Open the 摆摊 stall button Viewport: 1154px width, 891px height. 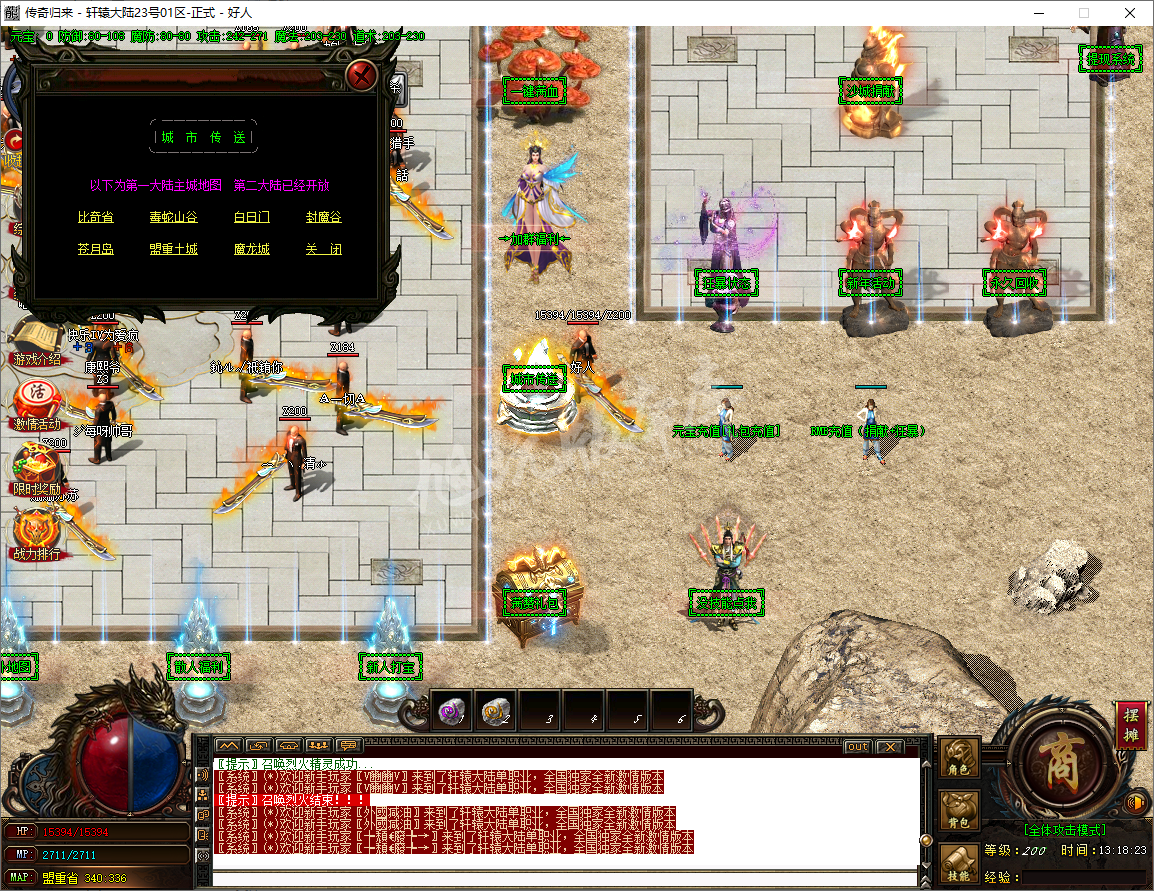coord(1132,725)
